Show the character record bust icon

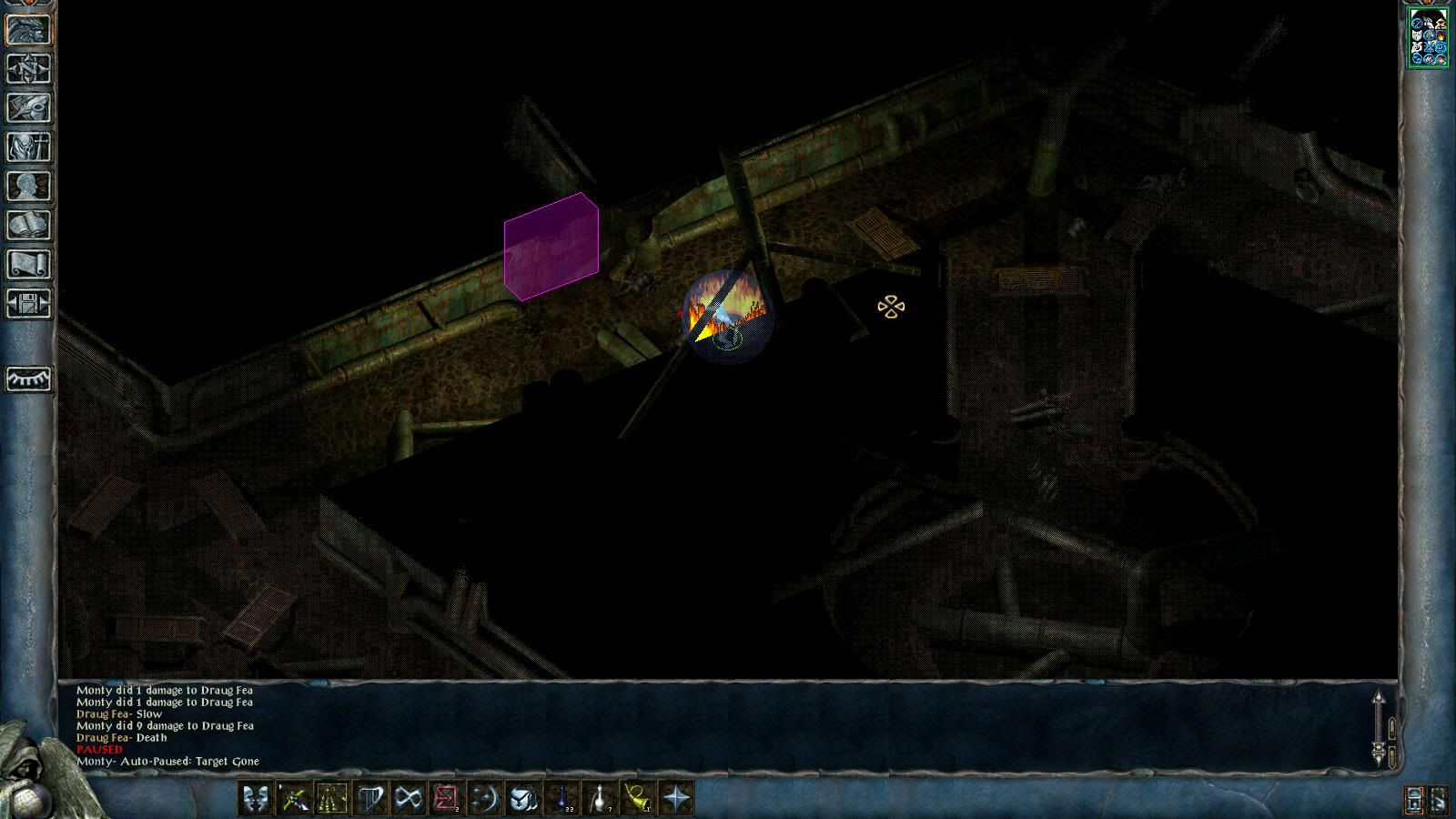(x=29, y=187)
